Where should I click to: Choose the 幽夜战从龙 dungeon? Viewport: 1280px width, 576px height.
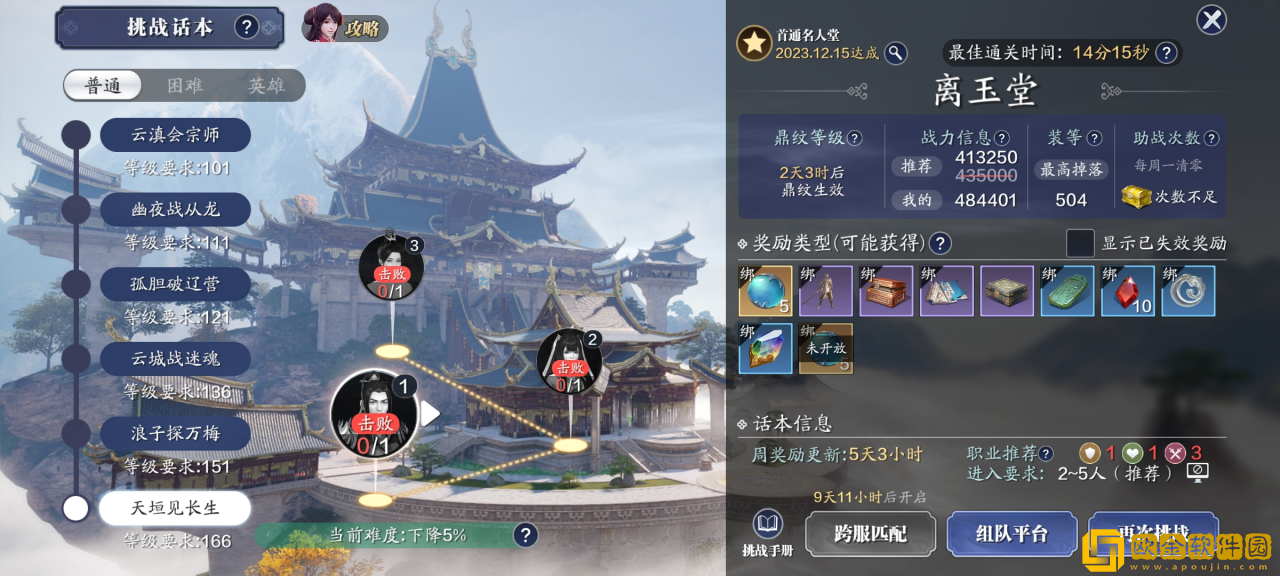(x=175, y=209)
